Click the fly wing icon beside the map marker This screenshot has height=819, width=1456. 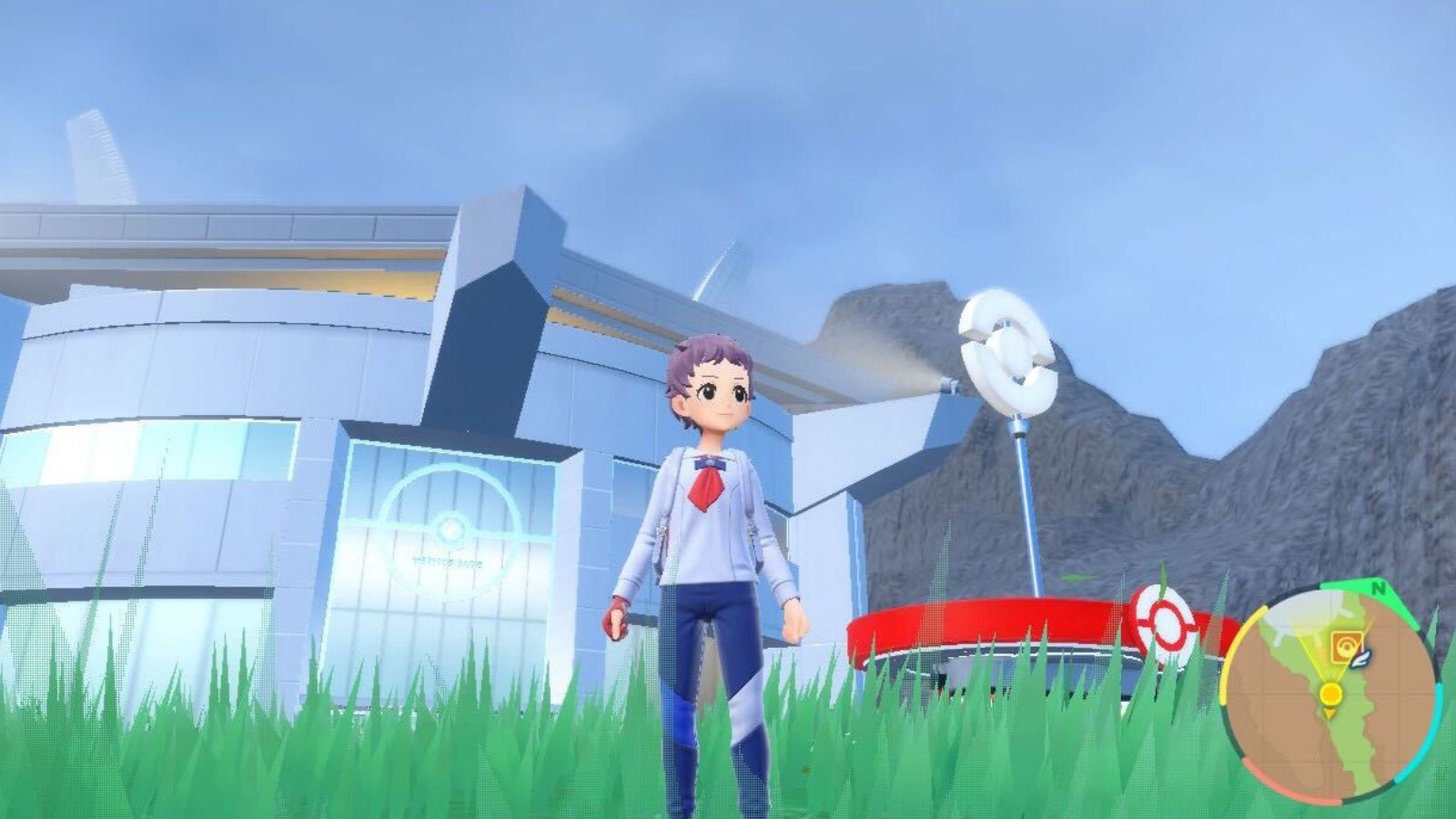tap(1362, 657)
